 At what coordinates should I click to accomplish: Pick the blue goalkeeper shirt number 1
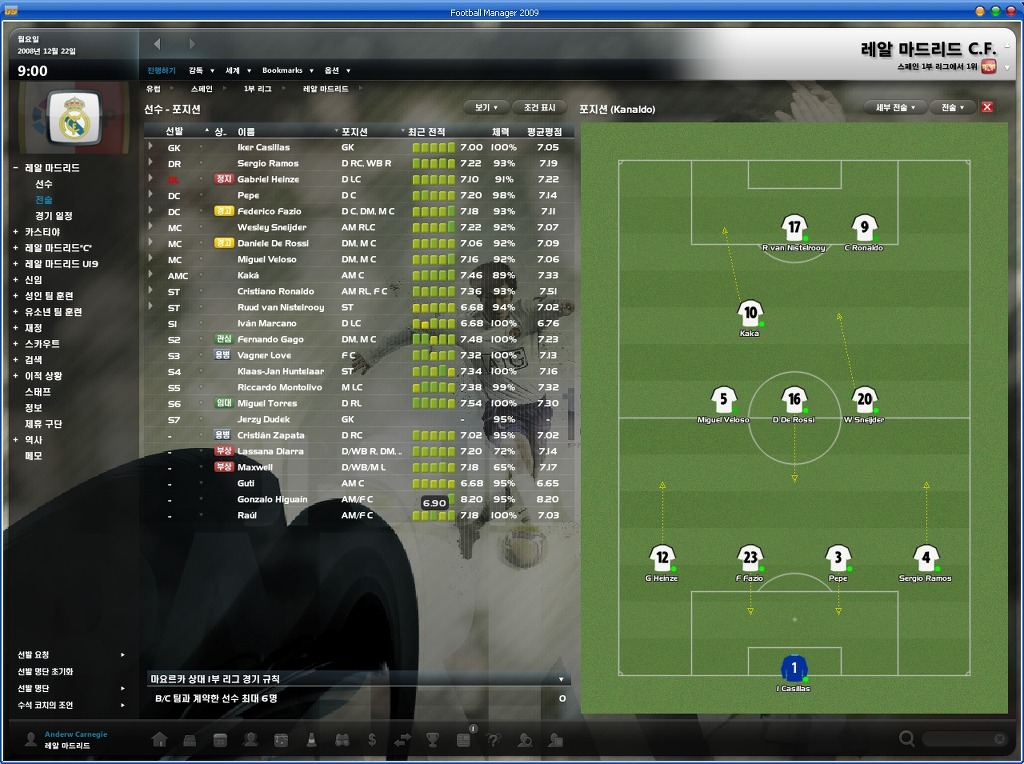[794, 668]
